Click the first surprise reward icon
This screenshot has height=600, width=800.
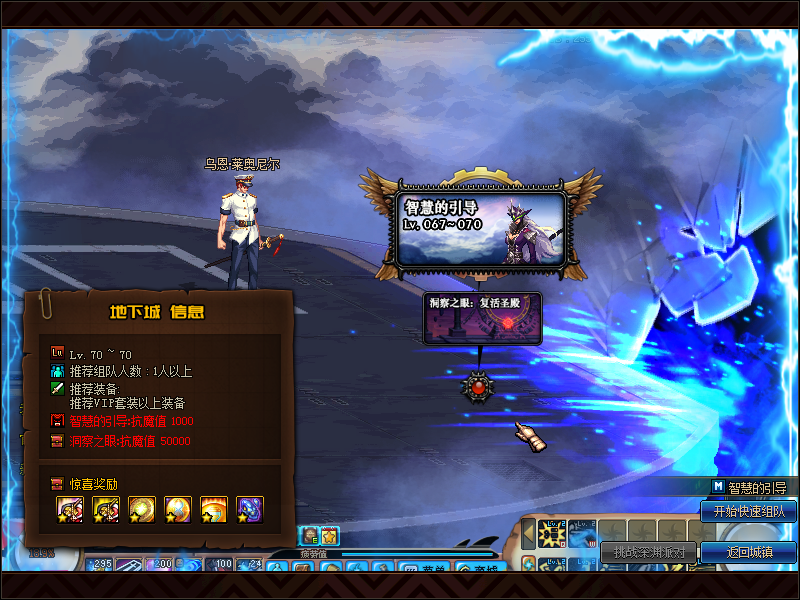69,510
